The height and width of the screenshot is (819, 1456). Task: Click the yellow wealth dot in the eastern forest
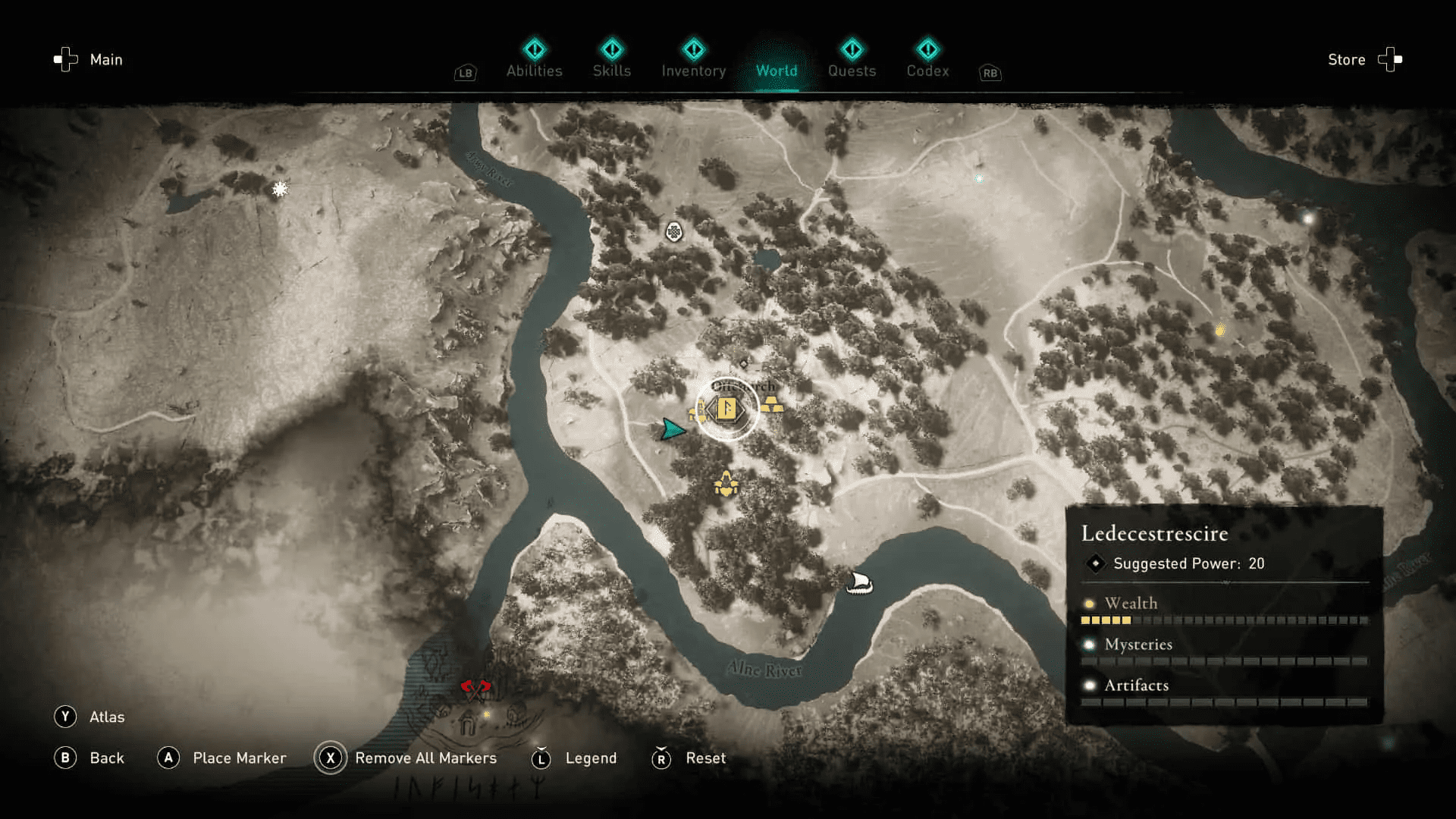pos(1219,329)
